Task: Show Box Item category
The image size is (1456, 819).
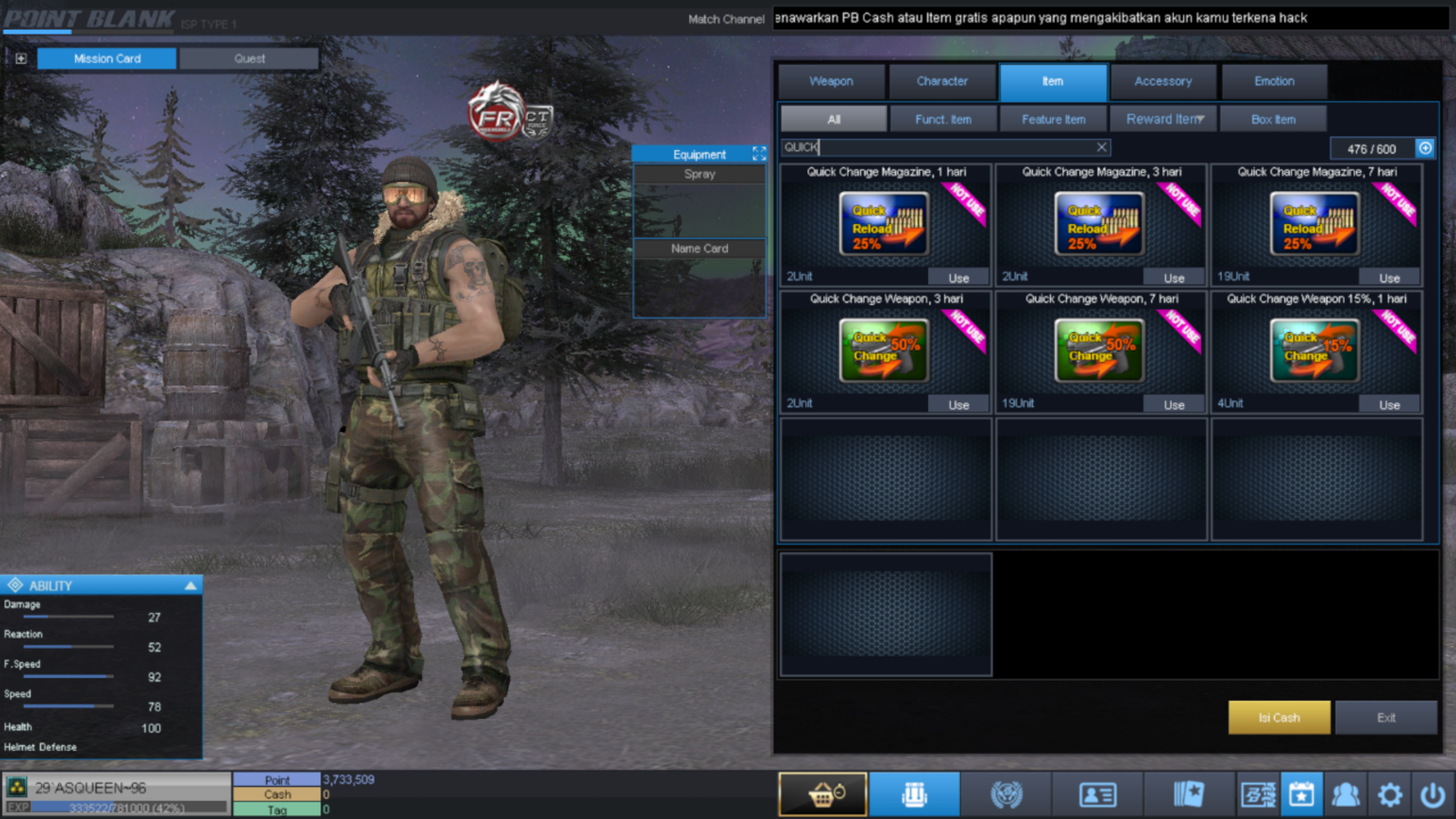Action: (1273, 119)
